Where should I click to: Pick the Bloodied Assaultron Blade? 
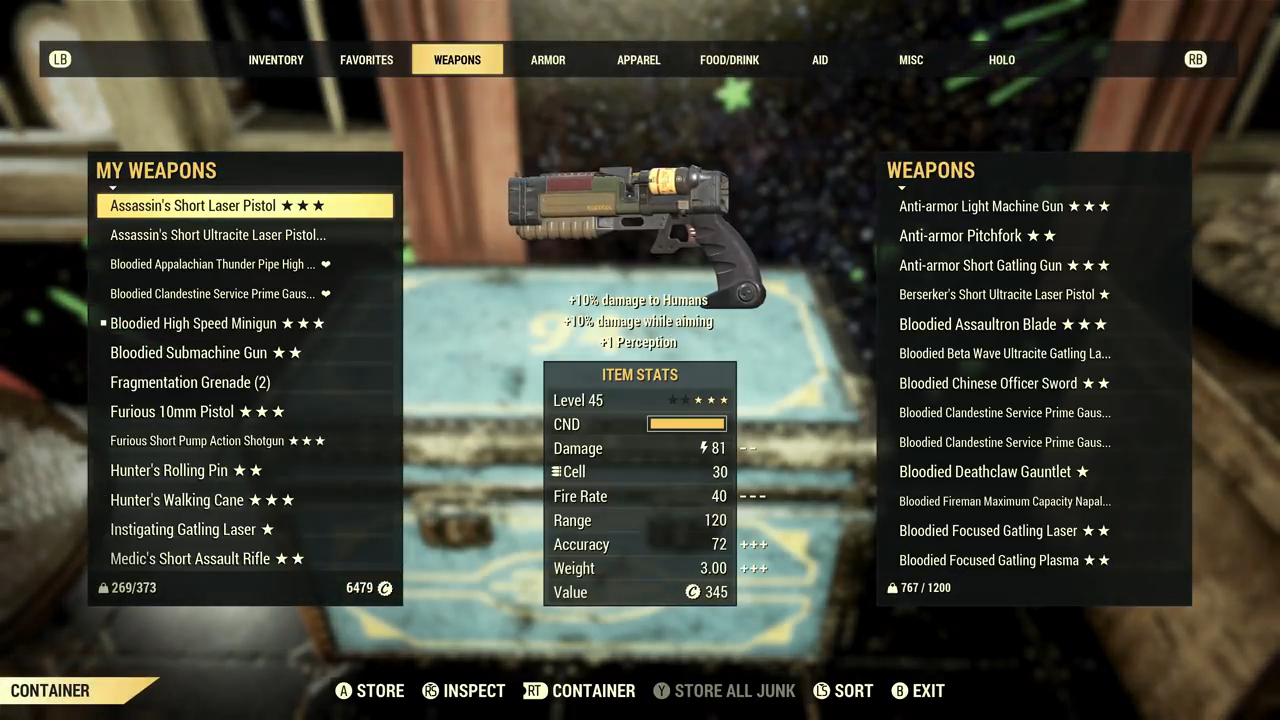[1004, 324]
